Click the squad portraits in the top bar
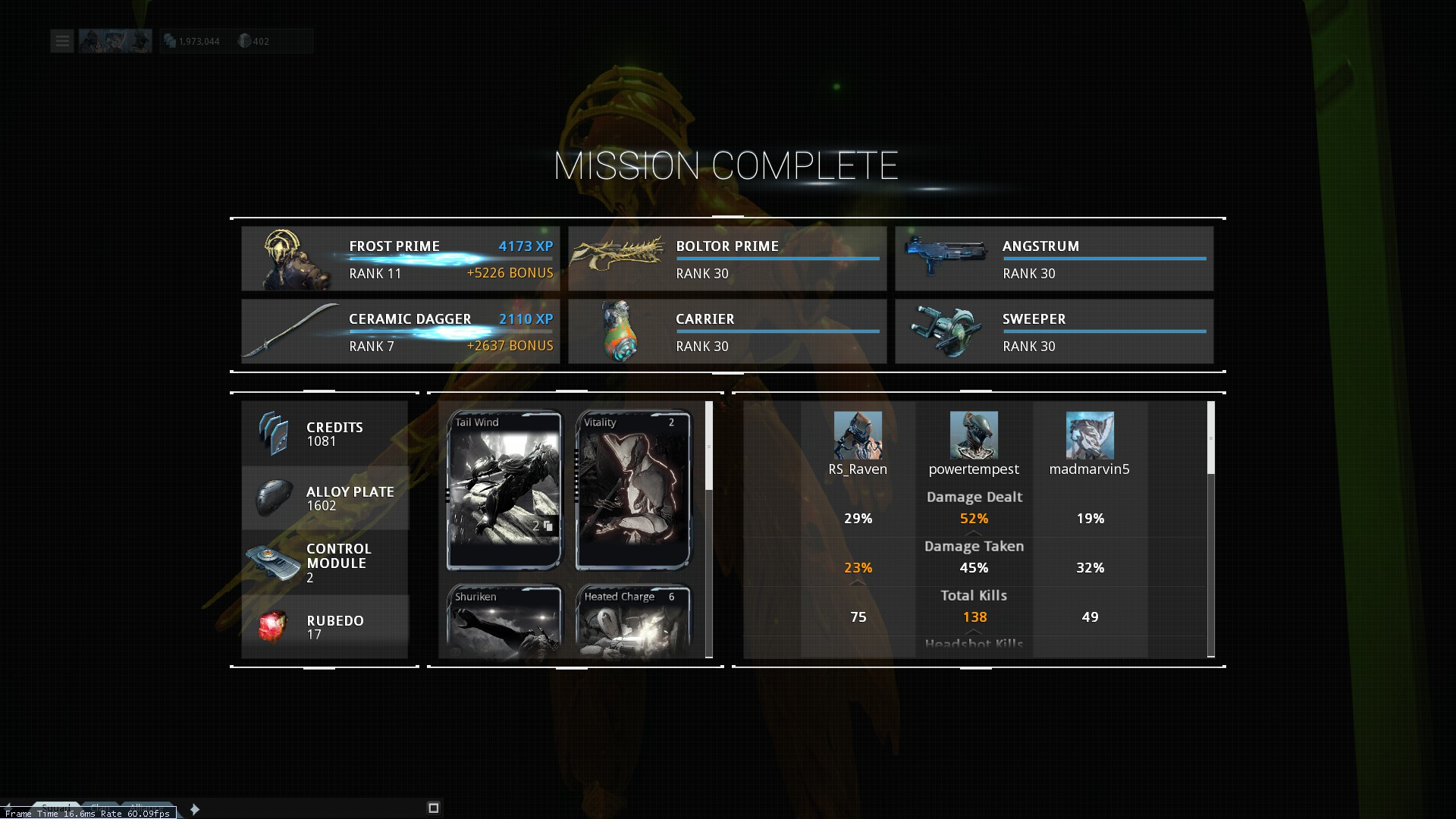This screenshot has width=1456, height=819. click(115, 41)
